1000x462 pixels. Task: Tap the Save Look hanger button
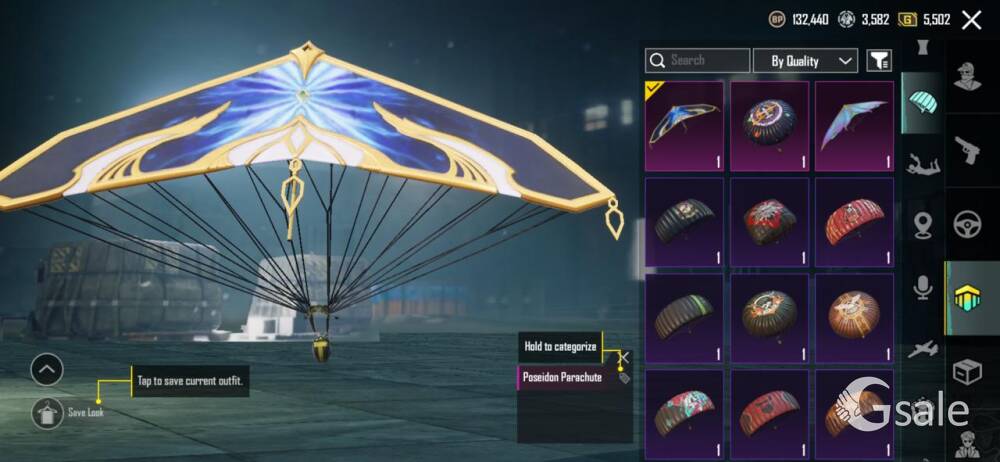[47, 411]
